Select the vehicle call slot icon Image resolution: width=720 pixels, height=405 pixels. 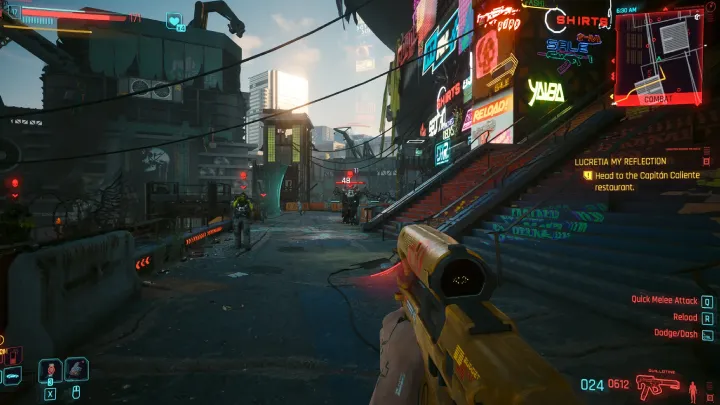[12, 376]
